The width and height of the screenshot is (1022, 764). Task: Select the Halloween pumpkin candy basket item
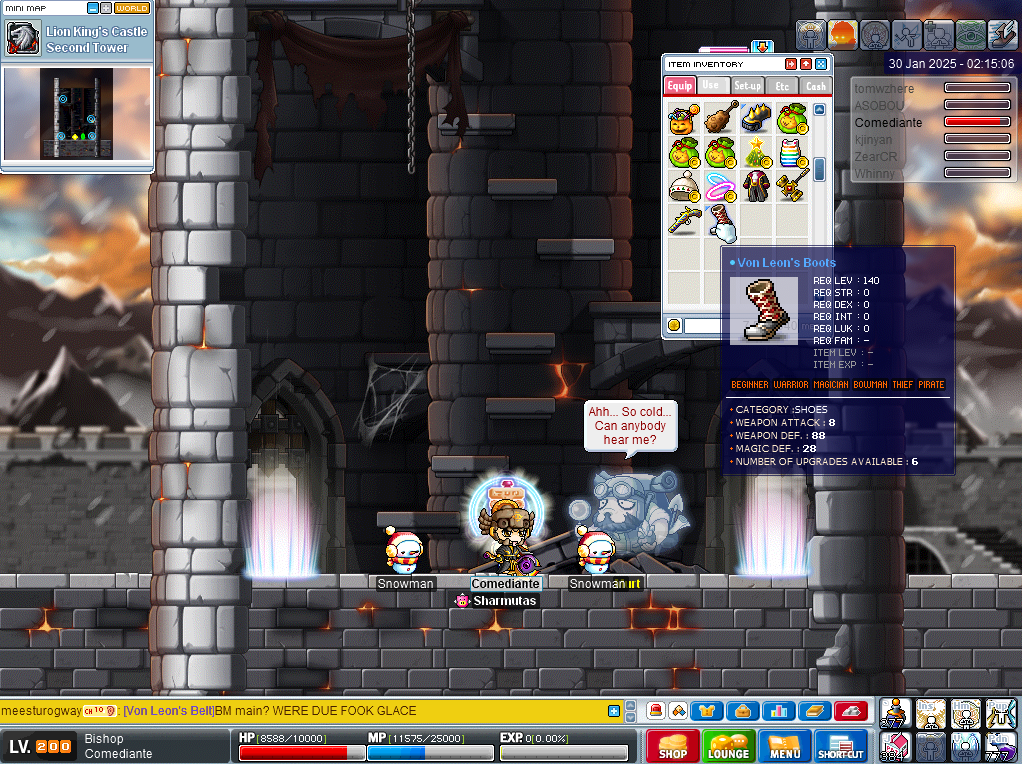click(x=684, y=118)
